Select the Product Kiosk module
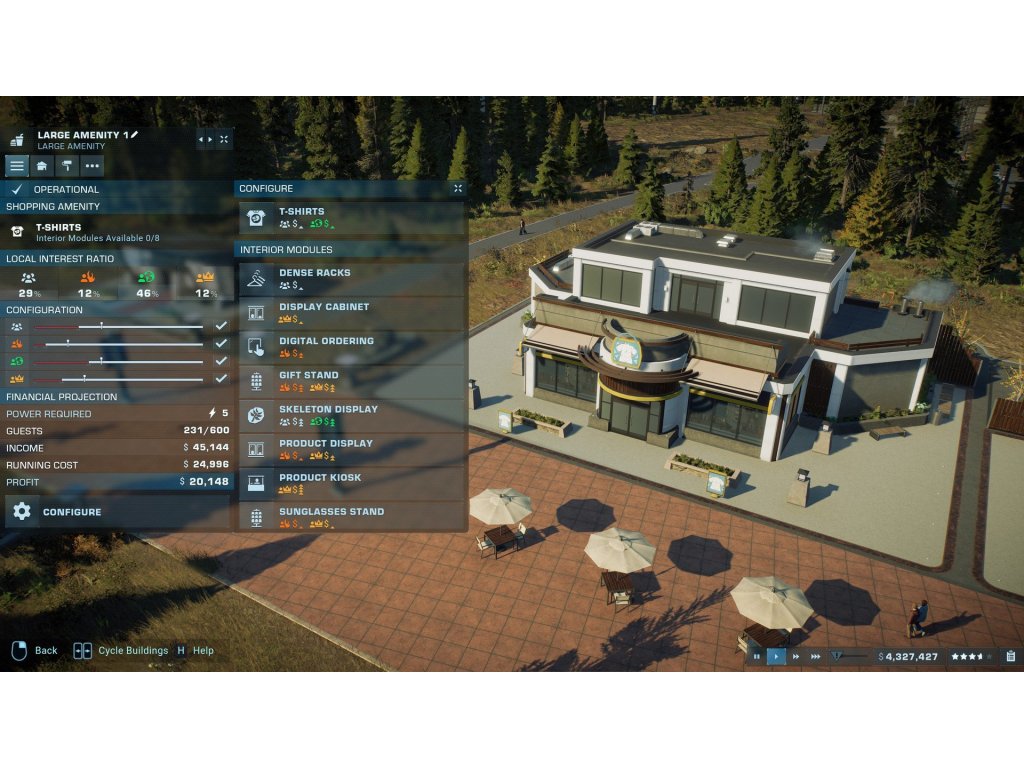1024x768 pixels. [352, 482]
